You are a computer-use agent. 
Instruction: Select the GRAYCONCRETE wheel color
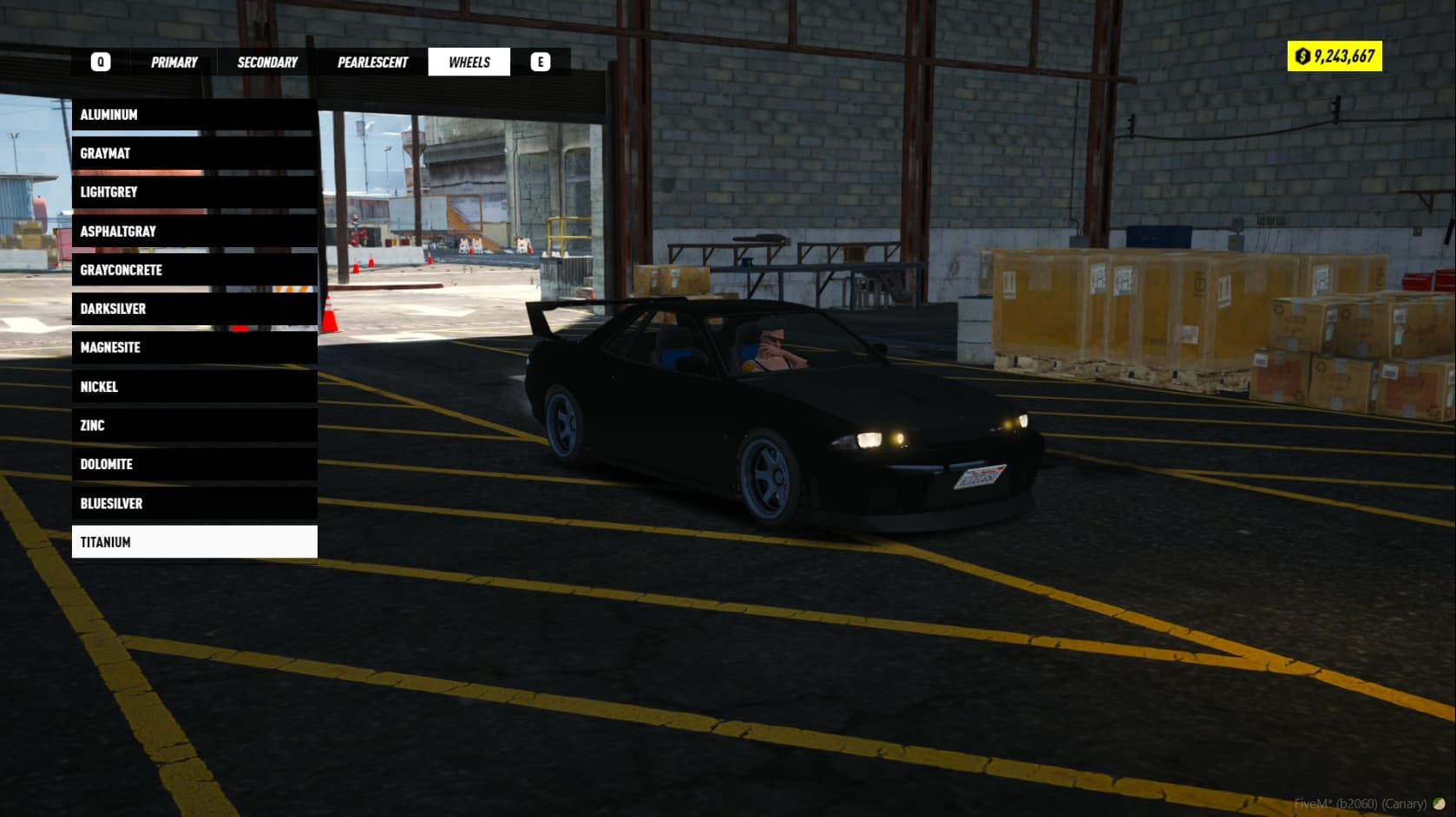tap(194, 270)
